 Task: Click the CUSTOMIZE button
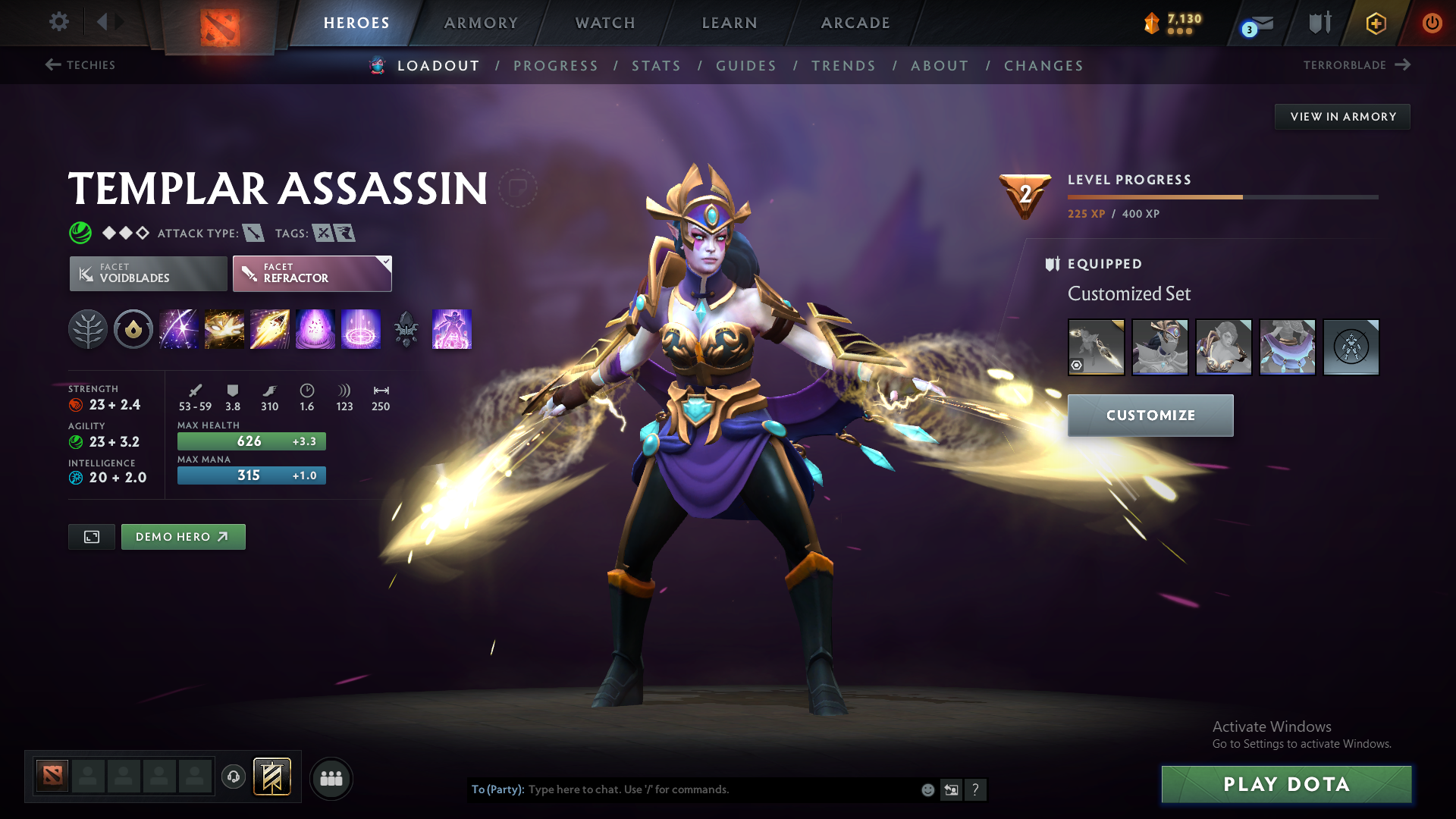pos(1150,415)
